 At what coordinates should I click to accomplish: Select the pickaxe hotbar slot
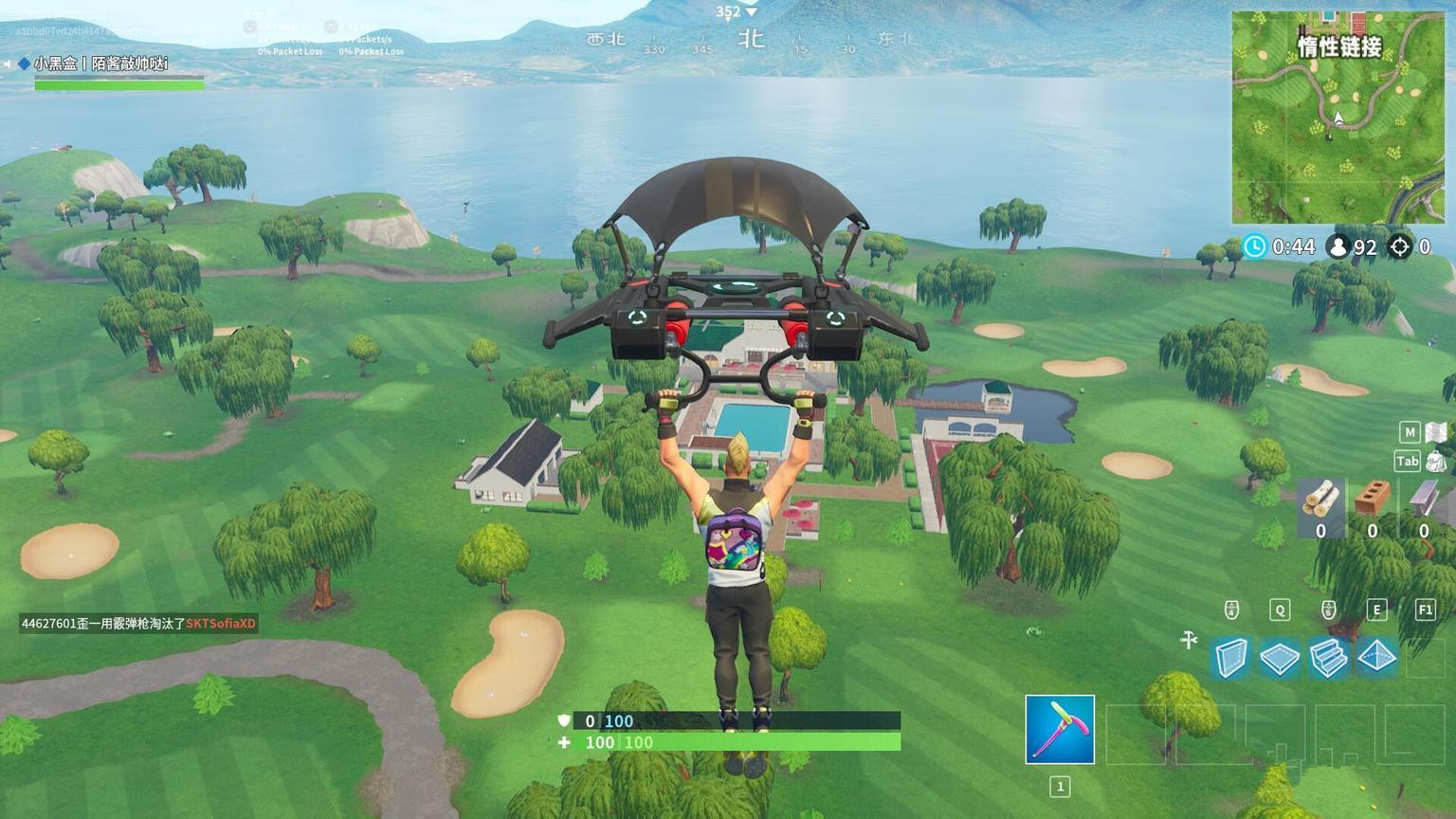click(x=1060, y=729)
